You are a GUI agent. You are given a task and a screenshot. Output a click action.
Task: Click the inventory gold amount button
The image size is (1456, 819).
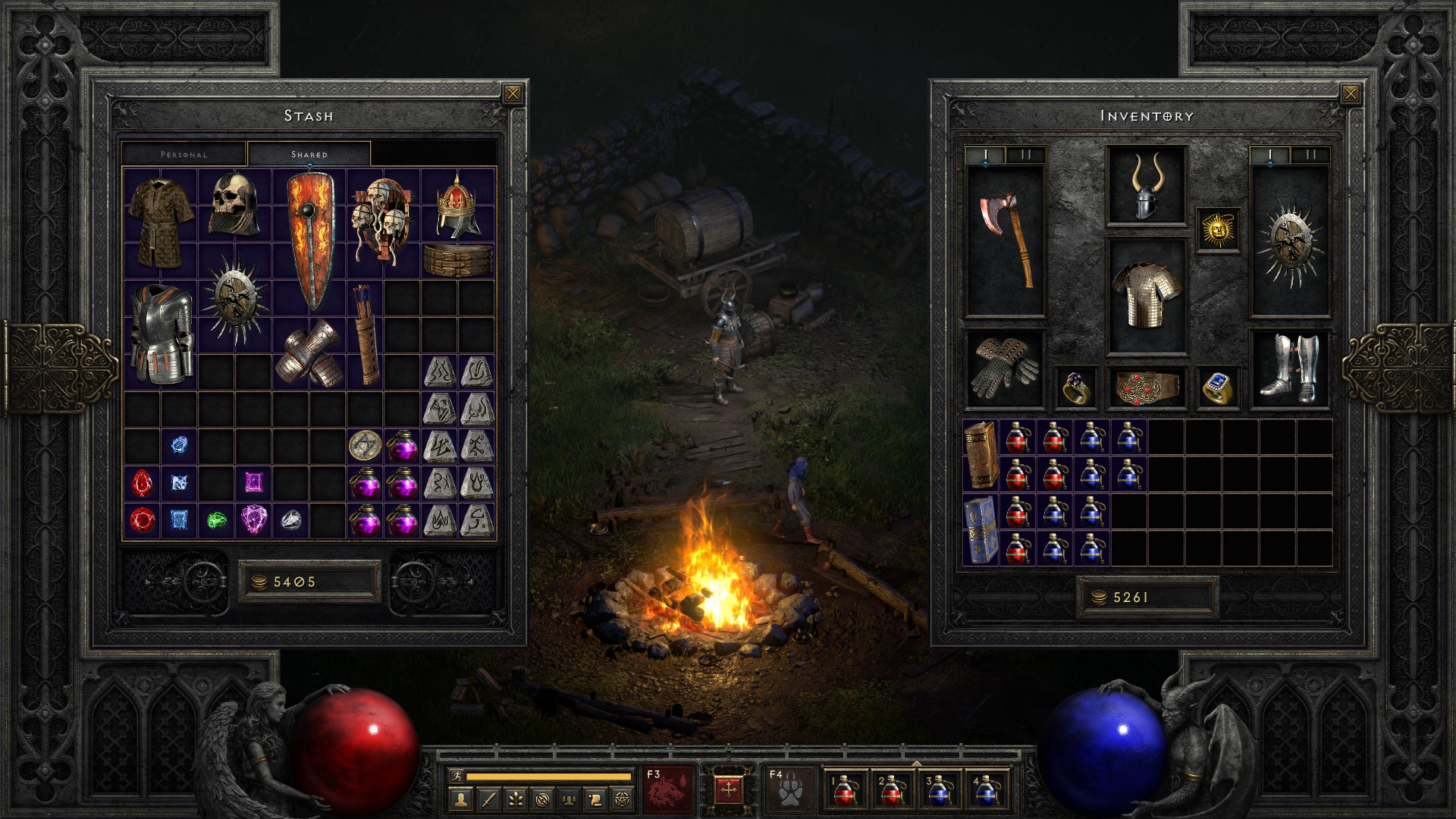coord(1146,598)
